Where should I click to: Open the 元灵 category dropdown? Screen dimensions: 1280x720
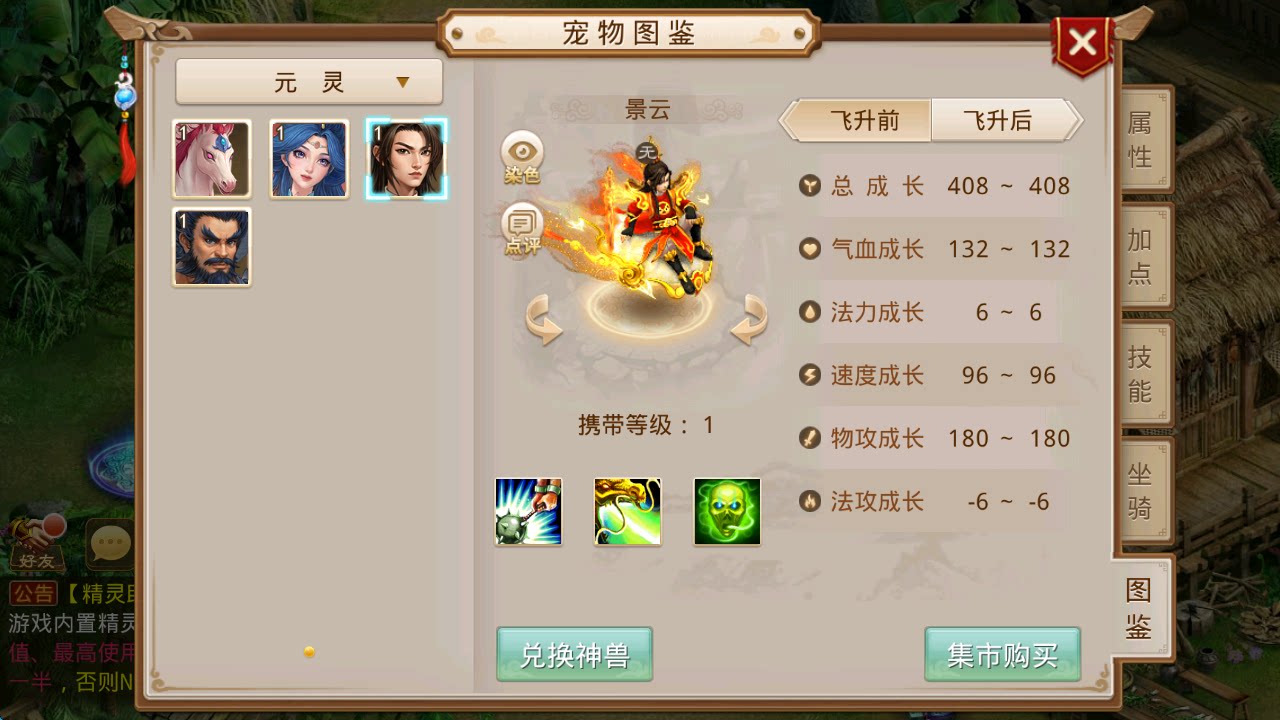coord(308,80)
